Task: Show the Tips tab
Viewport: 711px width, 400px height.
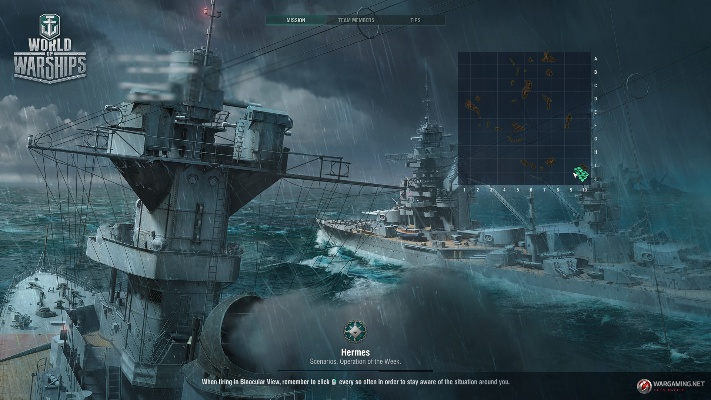Action: click(414, 19)
